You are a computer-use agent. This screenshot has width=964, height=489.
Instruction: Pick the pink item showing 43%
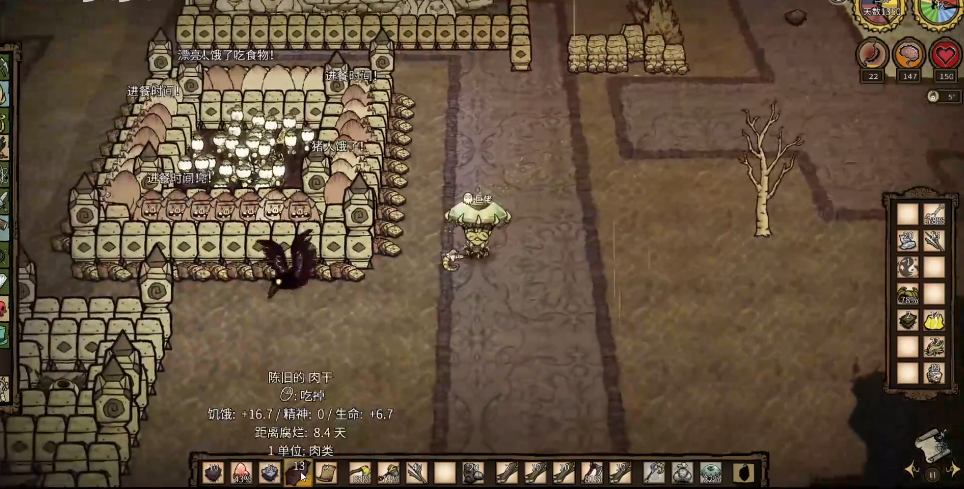click(x=240, y=472)
